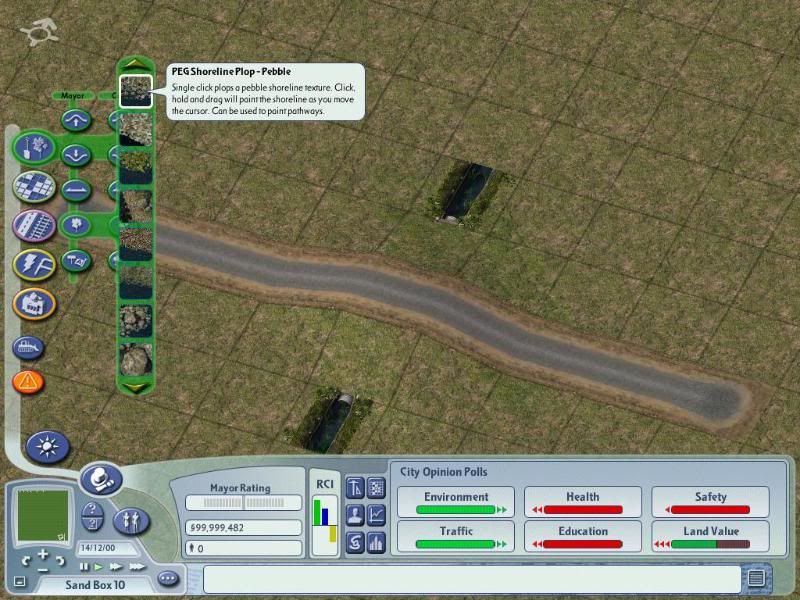Choose the lower terrain tool
Viewport: 800px width, 600px height.
click(76, 155)
